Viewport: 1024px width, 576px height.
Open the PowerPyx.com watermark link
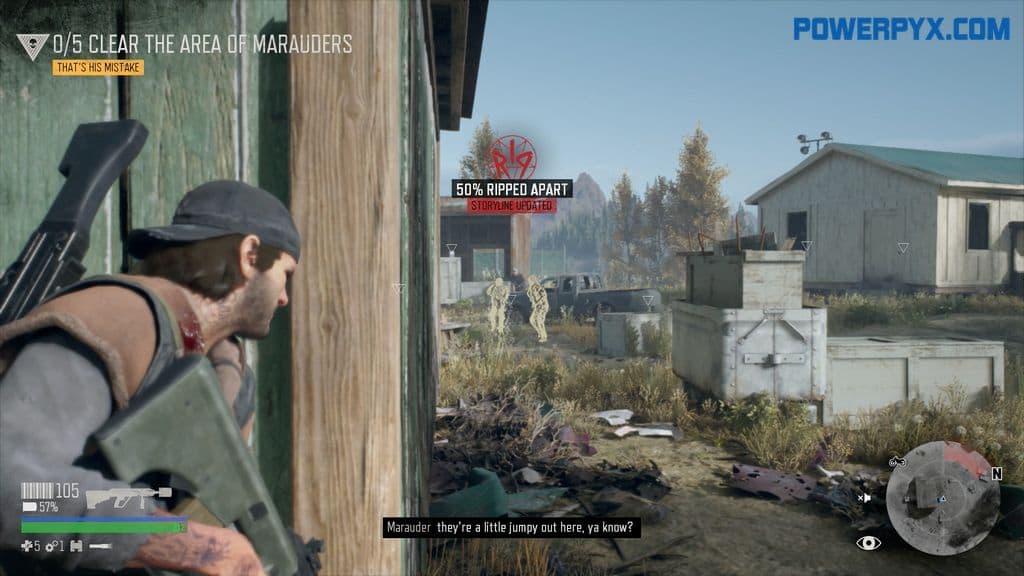point(901,29)
